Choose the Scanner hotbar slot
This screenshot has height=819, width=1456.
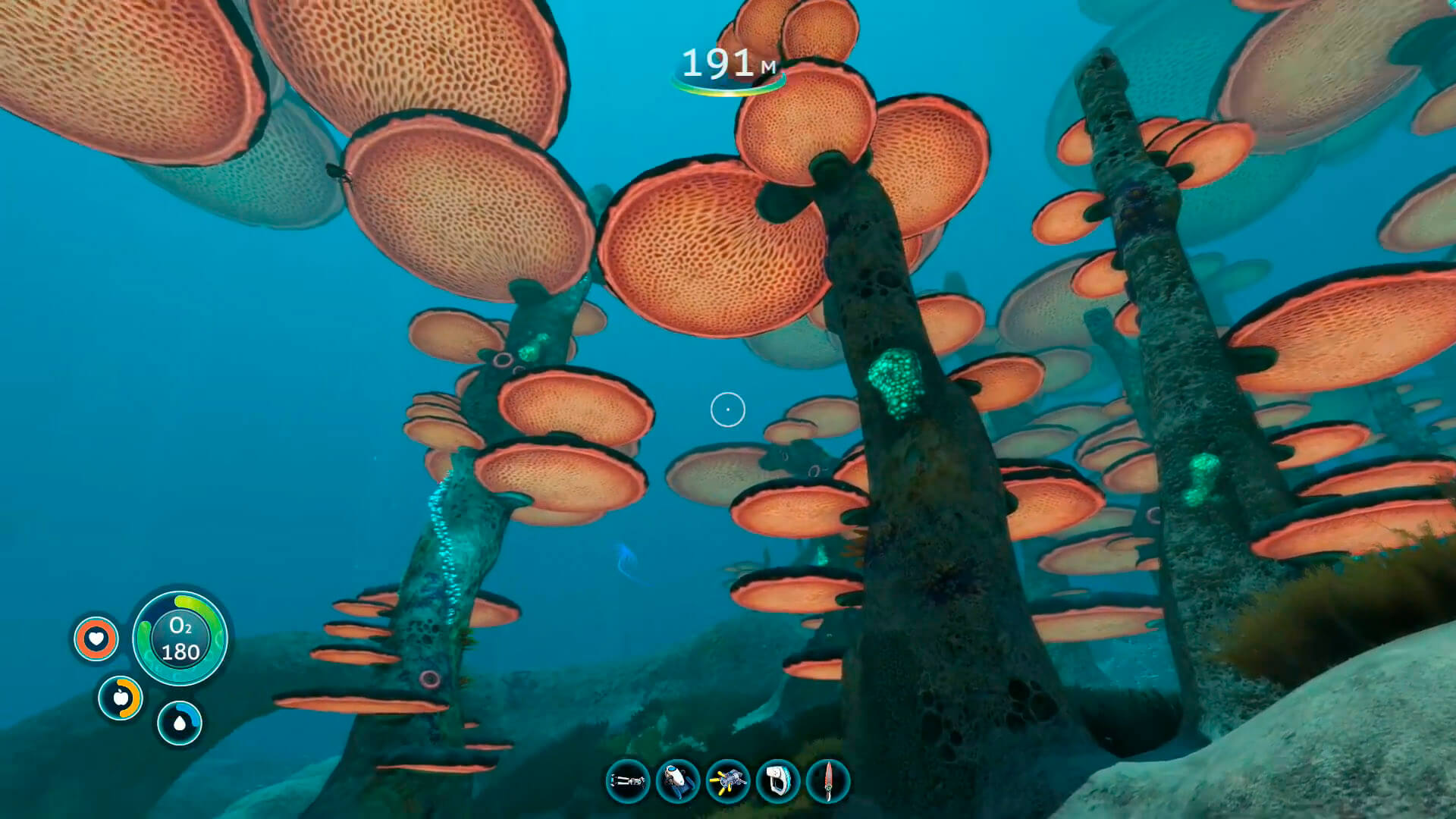(x=778, y=781)
